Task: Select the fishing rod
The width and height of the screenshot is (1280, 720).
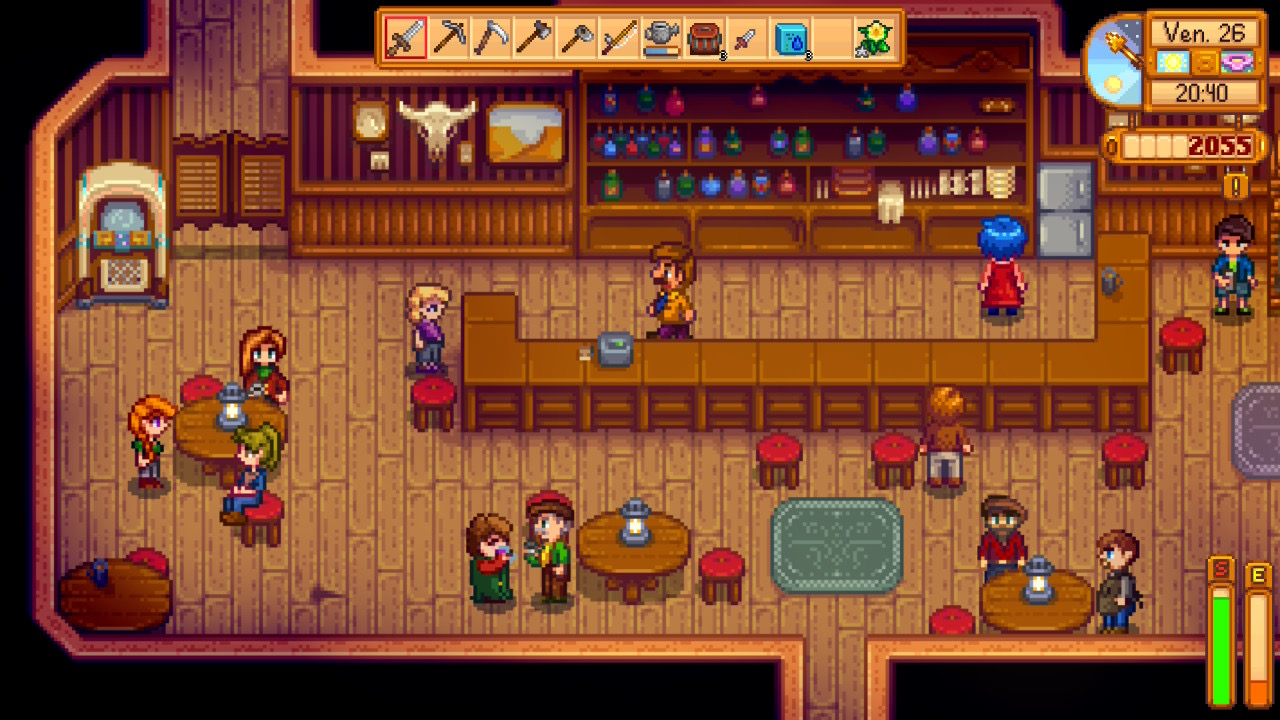Action: coord(621,37)
